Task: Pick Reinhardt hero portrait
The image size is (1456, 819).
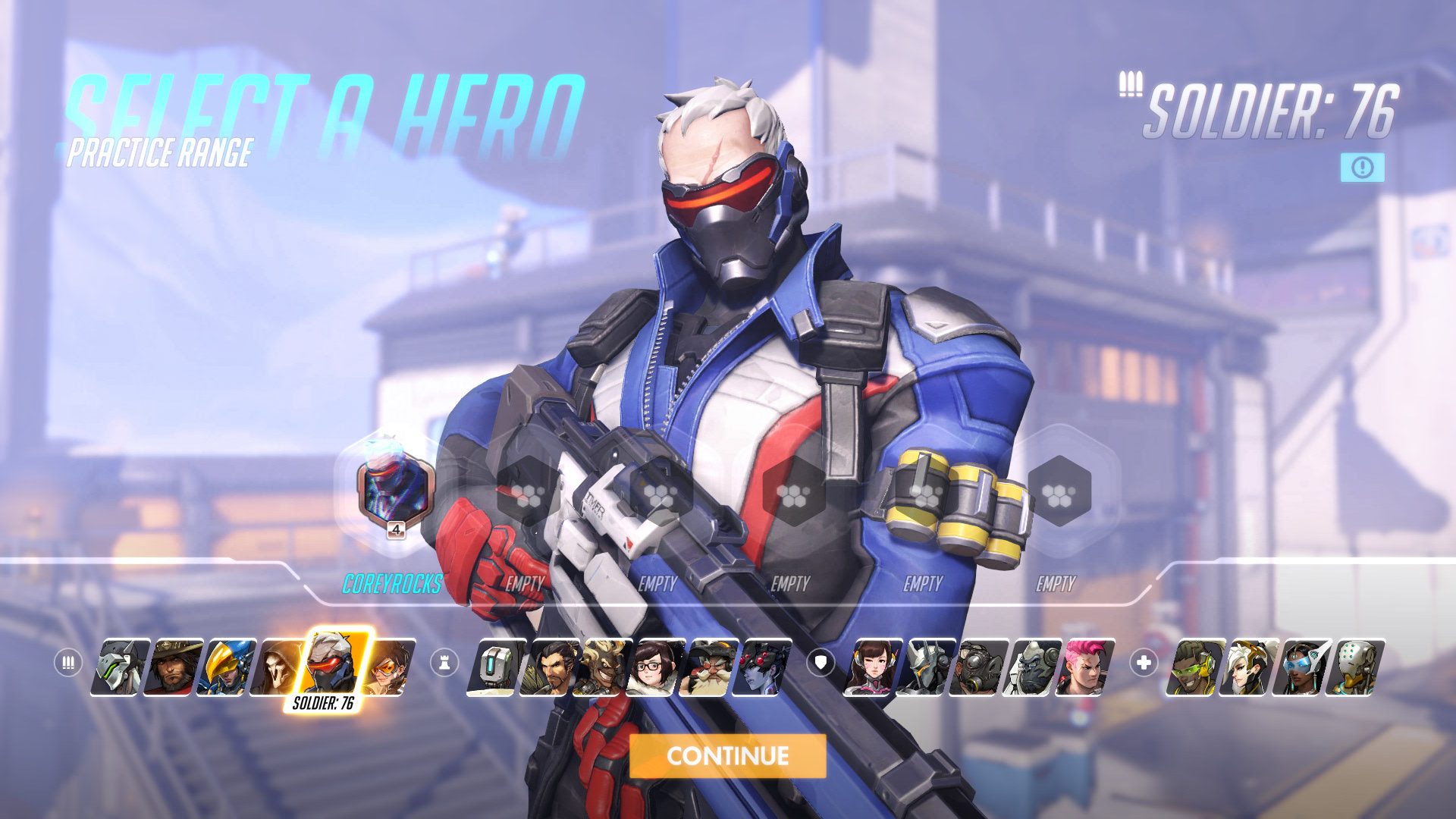Action: pos(925,667)
